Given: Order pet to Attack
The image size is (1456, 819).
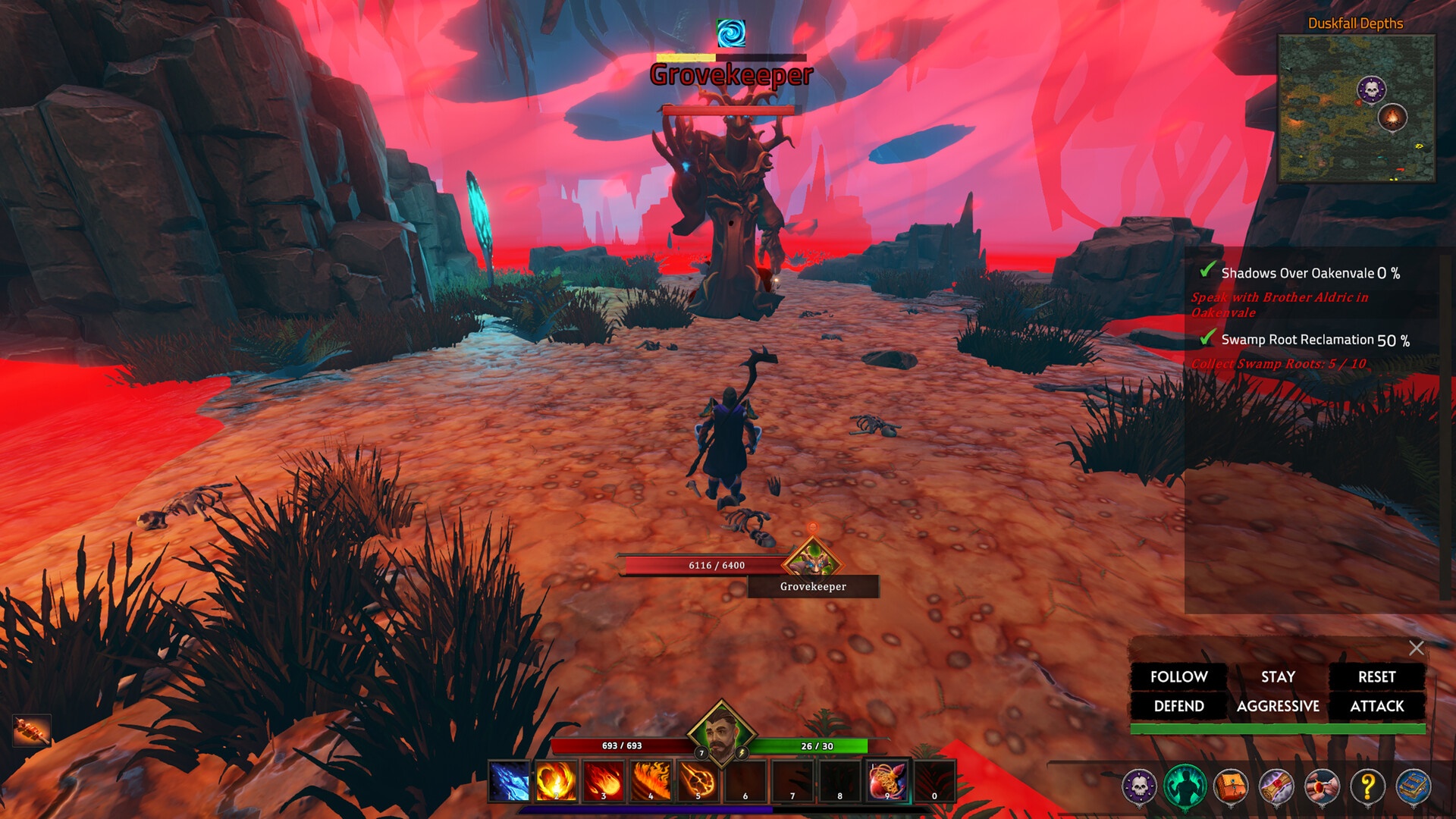Looking at the screenshot, I should 1376,706.
